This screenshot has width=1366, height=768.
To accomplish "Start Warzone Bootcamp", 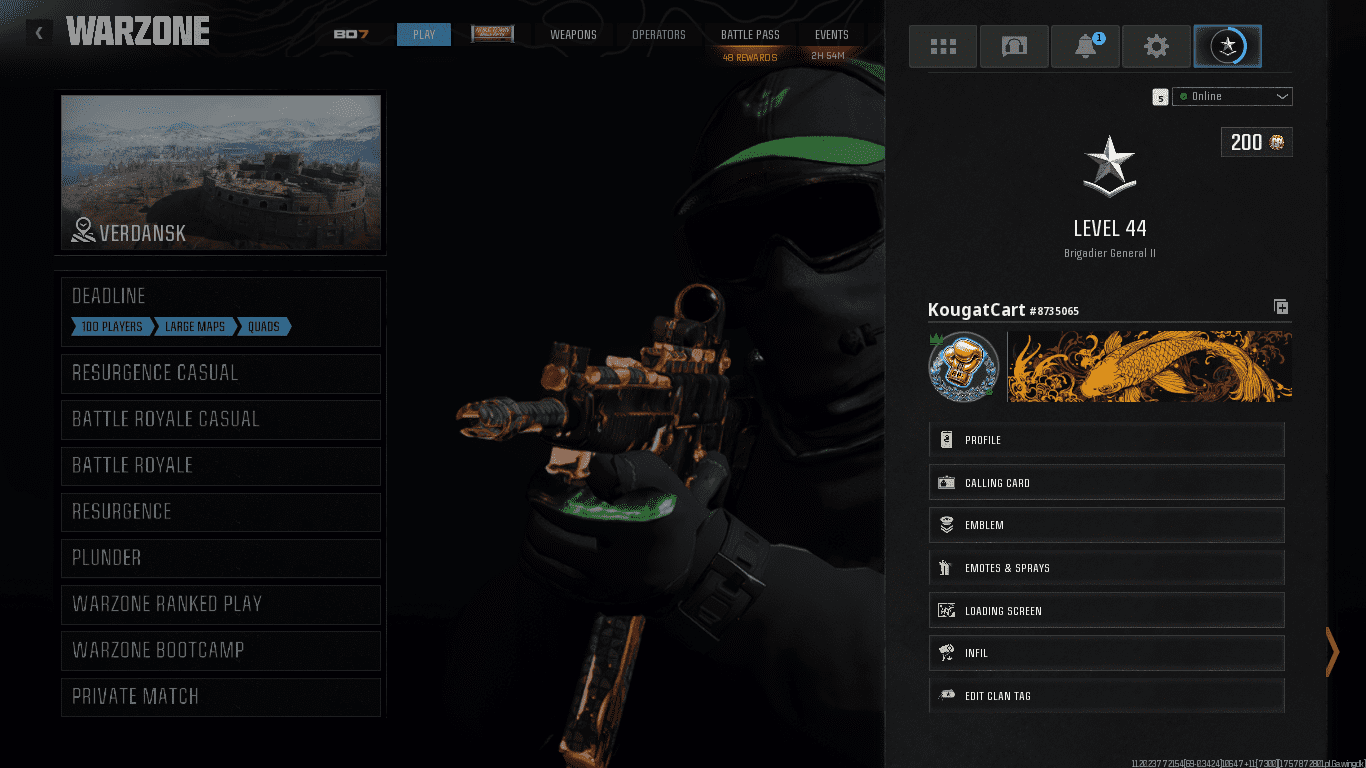I will pyautogui.click(x=221, y=650).
